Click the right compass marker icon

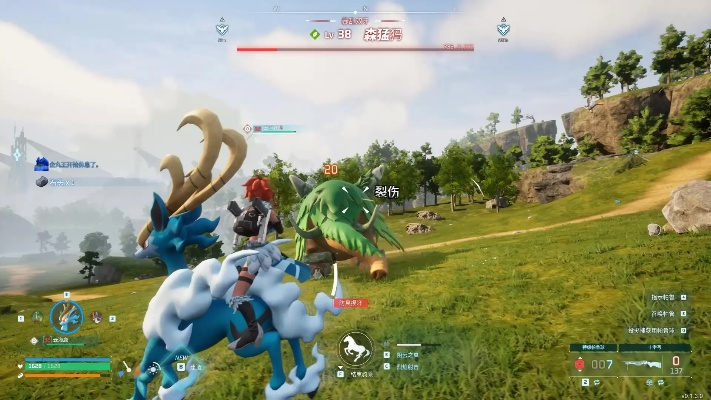(503, 29)
